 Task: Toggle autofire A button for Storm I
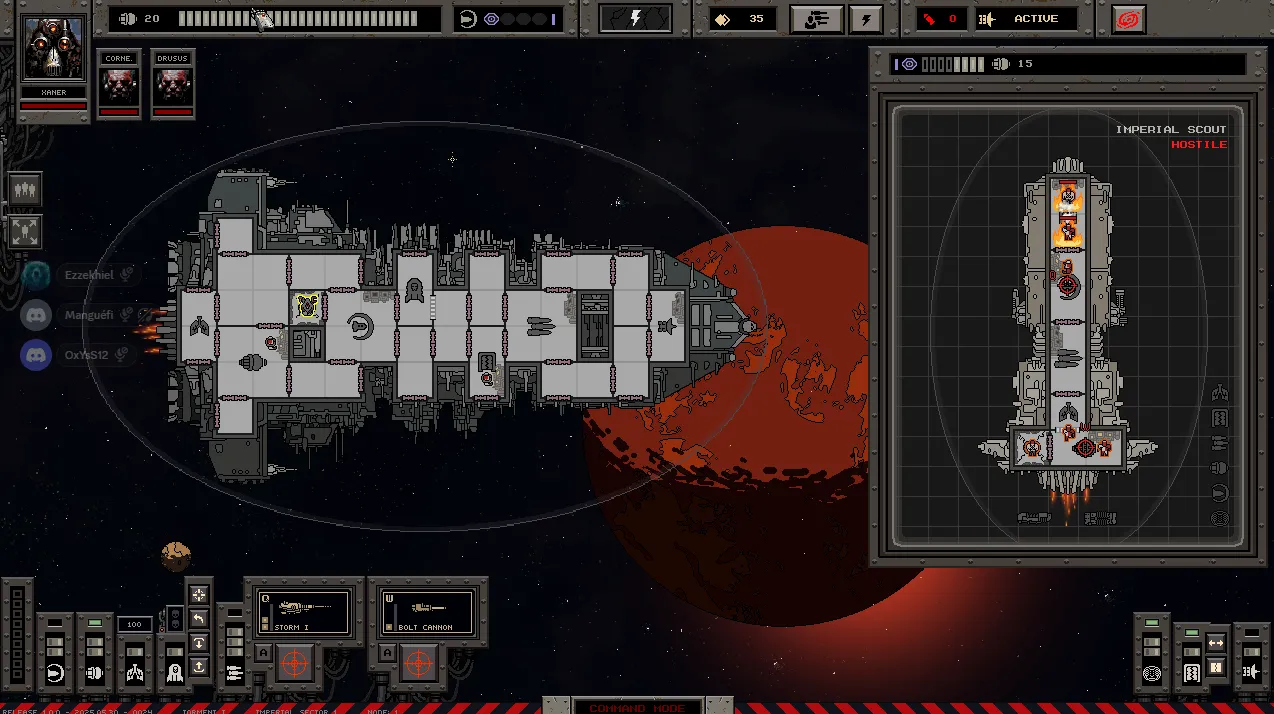tap(263, 653)
